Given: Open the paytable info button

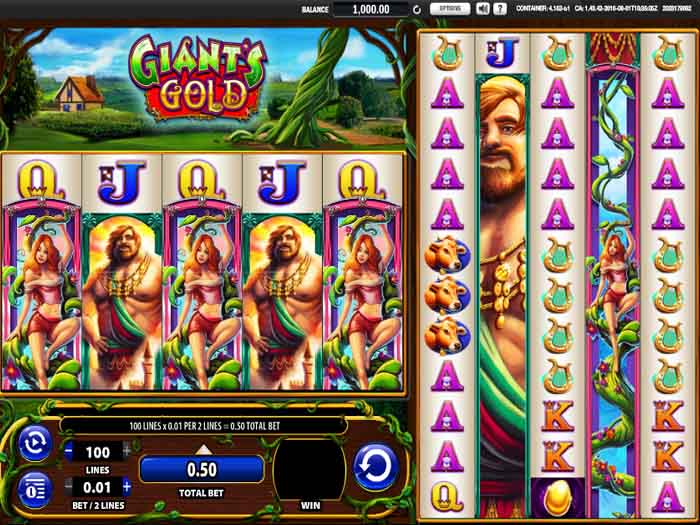Looking at the screenshot, I should pos(35,490).
